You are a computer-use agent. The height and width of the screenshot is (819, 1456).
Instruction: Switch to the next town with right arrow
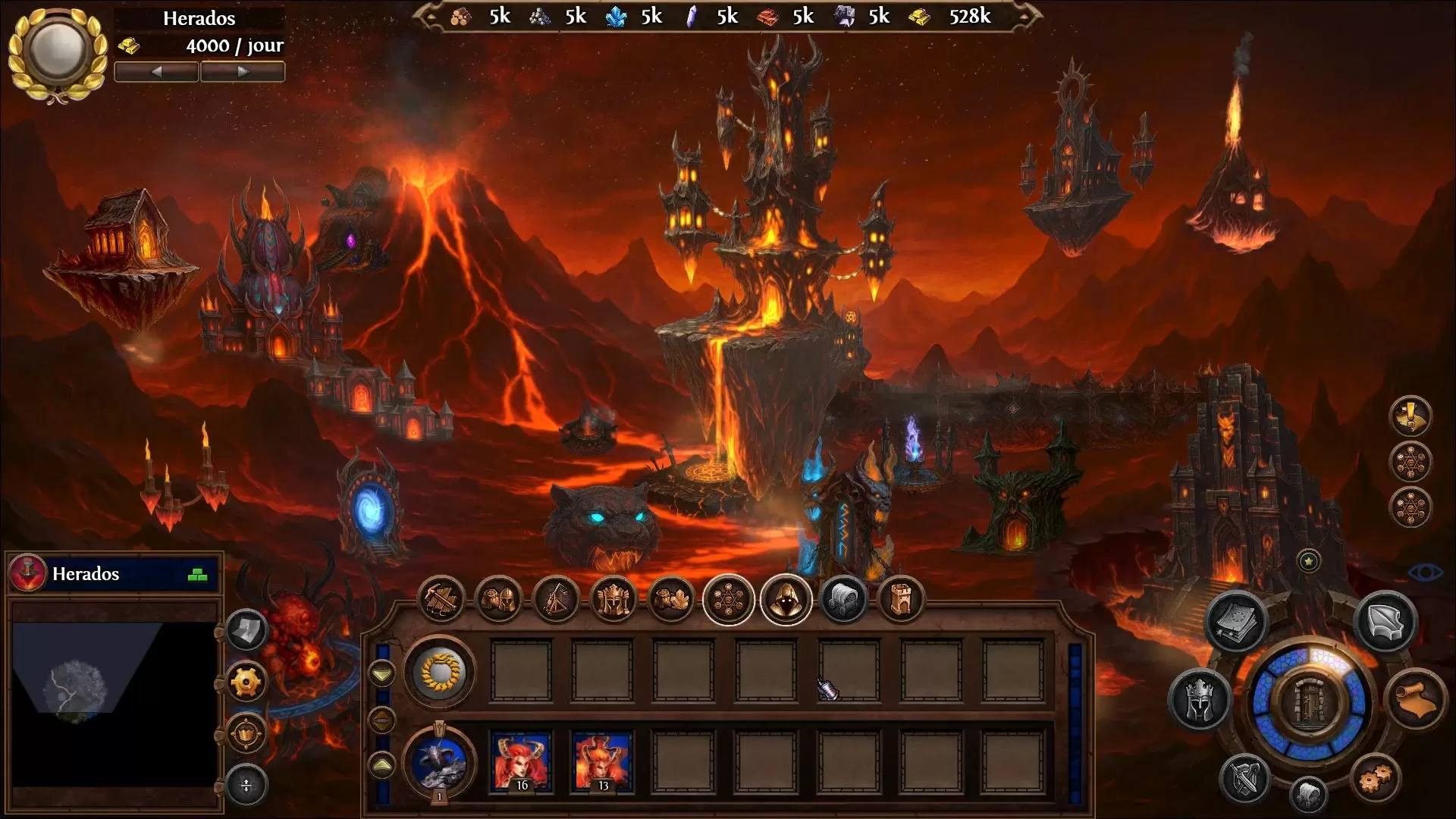[243, 72]
